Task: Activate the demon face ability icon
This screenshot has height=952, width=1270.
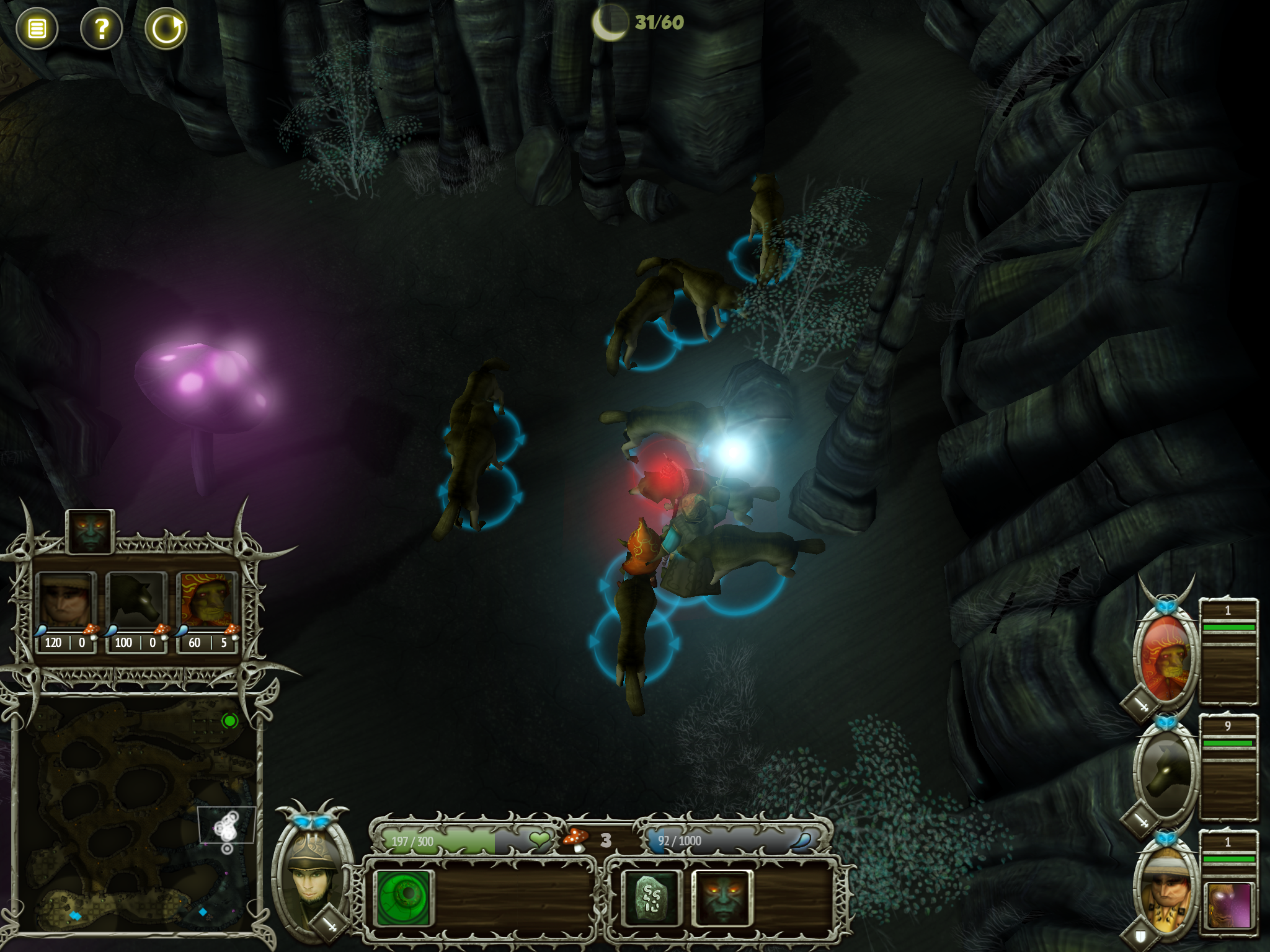Action: (x=722, y=897)
